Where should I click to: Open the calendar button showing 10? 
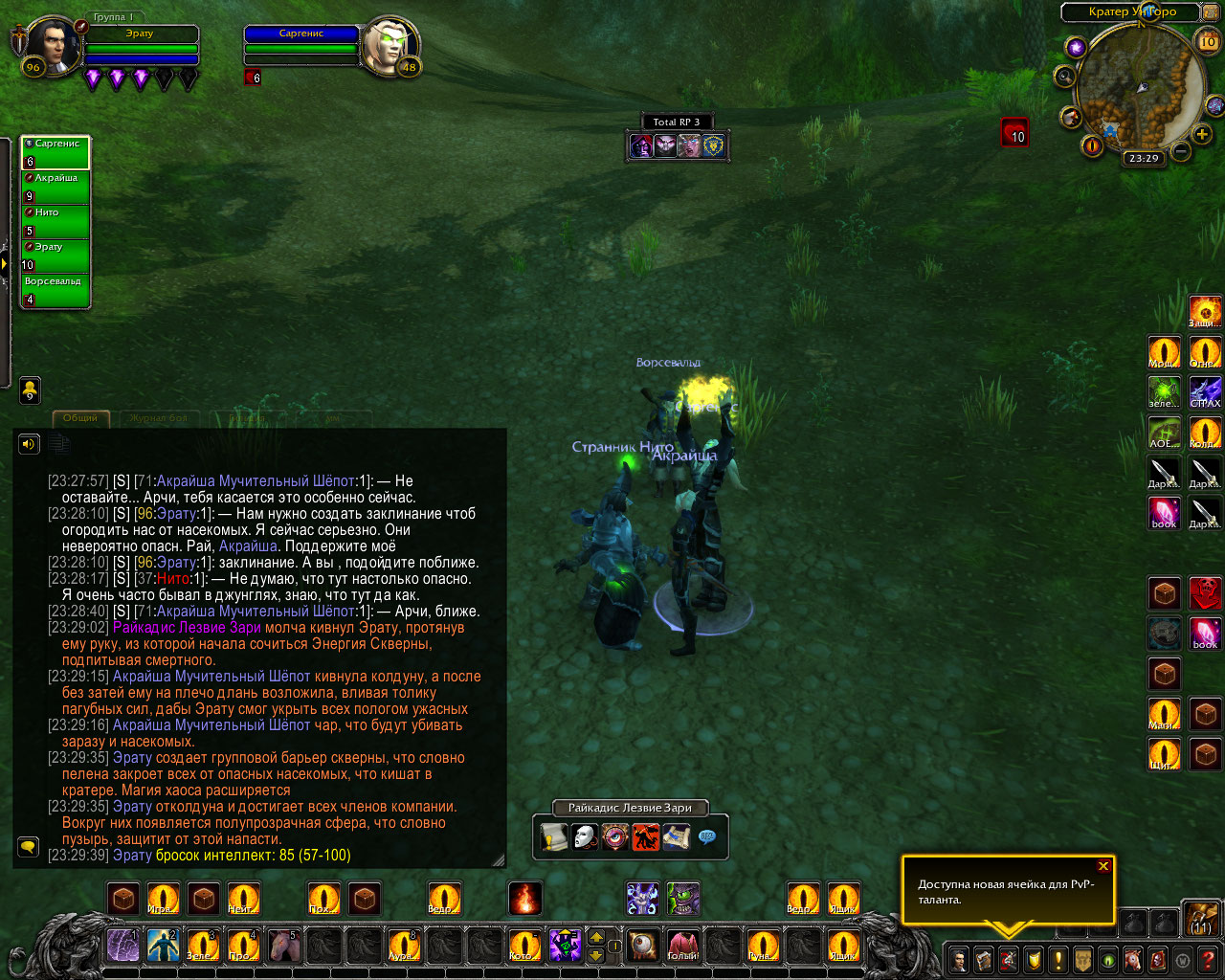[1208, 41]
